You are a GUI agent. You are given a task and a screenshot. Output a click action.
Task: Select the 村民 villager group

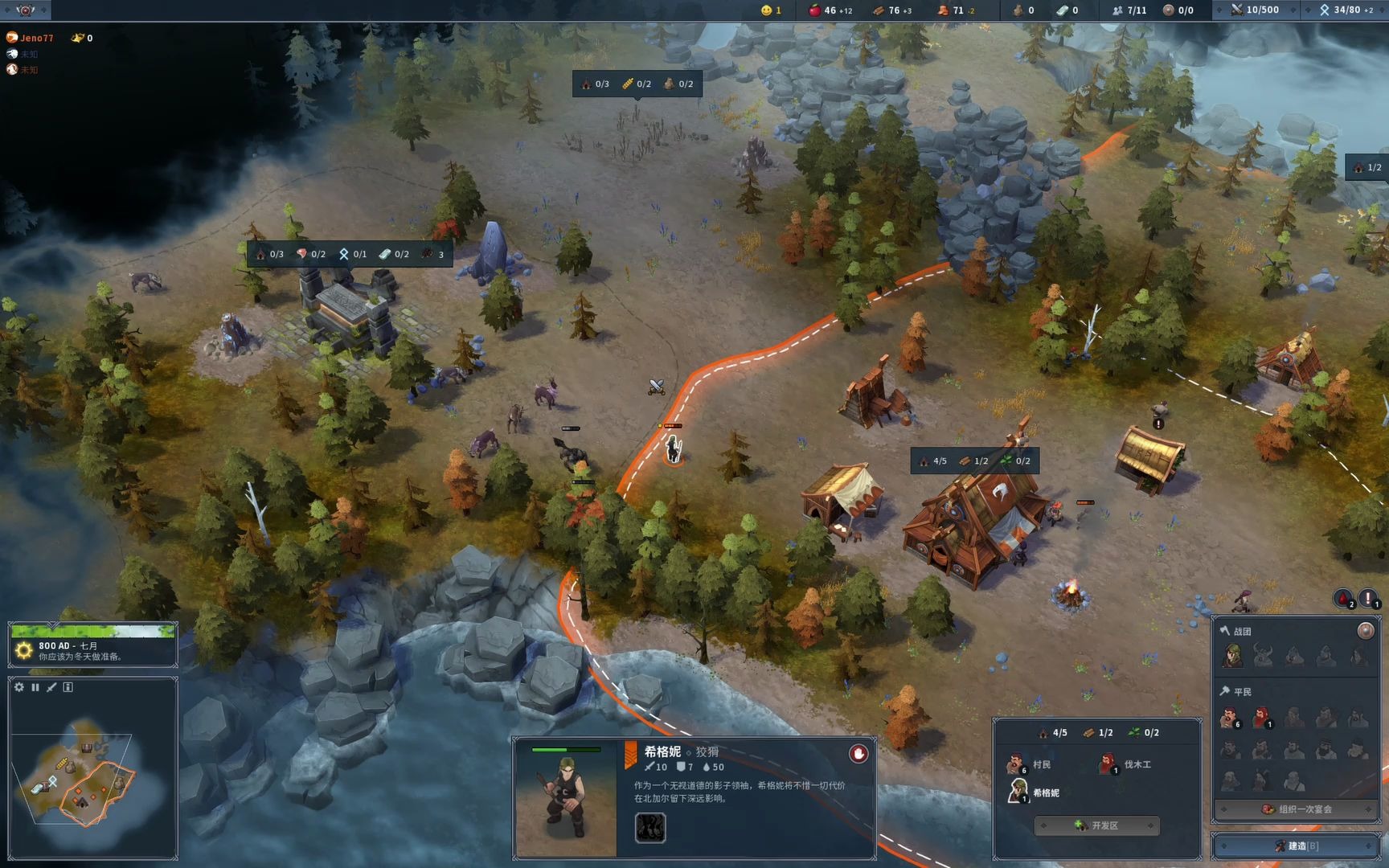pos(1030,764)
